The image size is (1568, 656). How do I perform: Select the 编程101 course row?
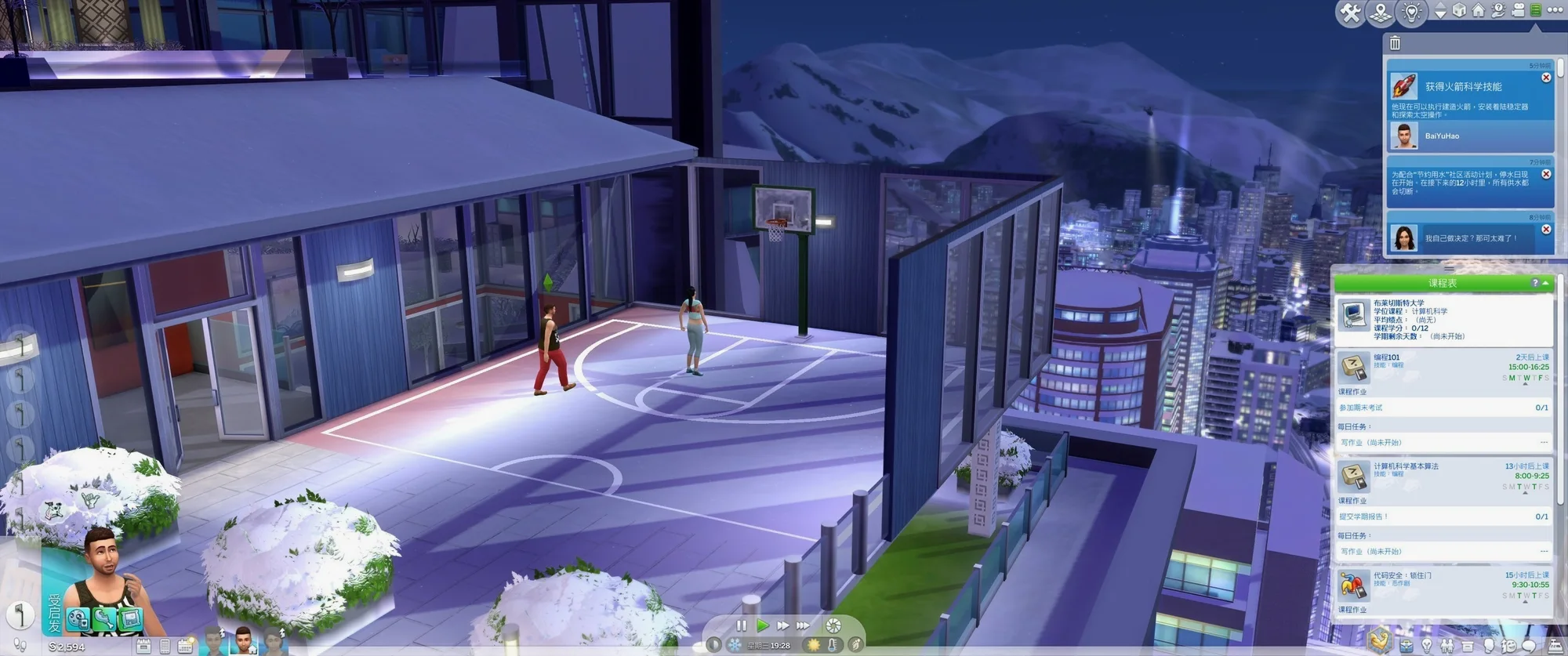pyautogui.click(x=1444, y=367)
